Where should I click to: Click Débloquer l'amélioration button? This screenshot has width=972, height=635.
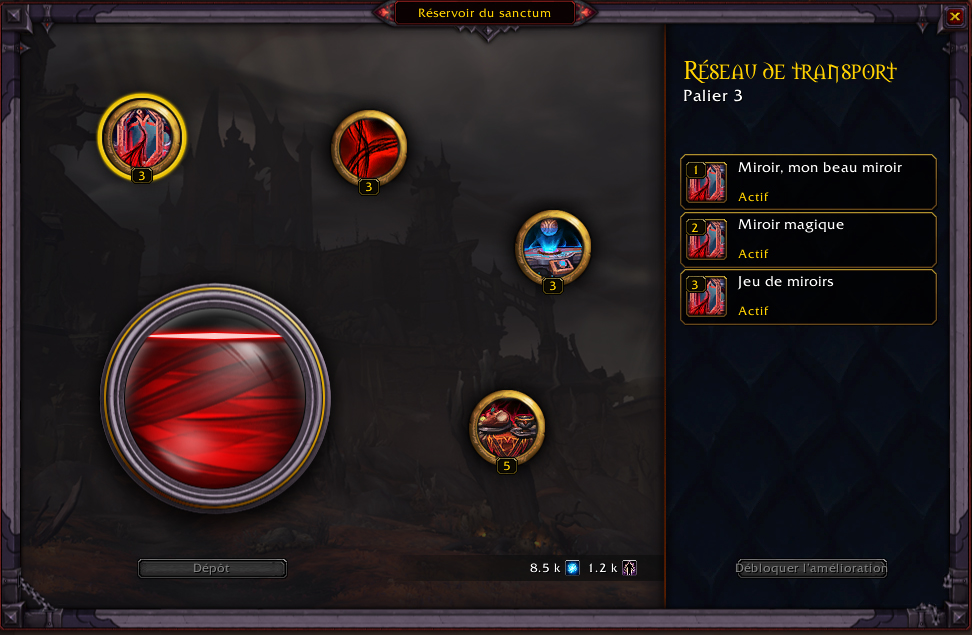[811, 568]
